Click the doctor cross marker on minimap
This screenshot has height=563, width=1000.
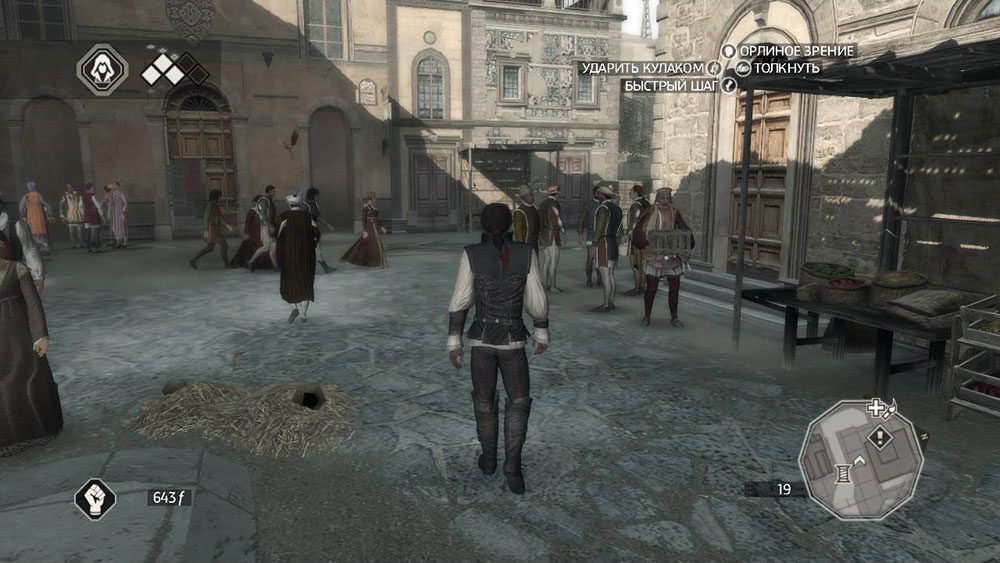pos(876,407)
